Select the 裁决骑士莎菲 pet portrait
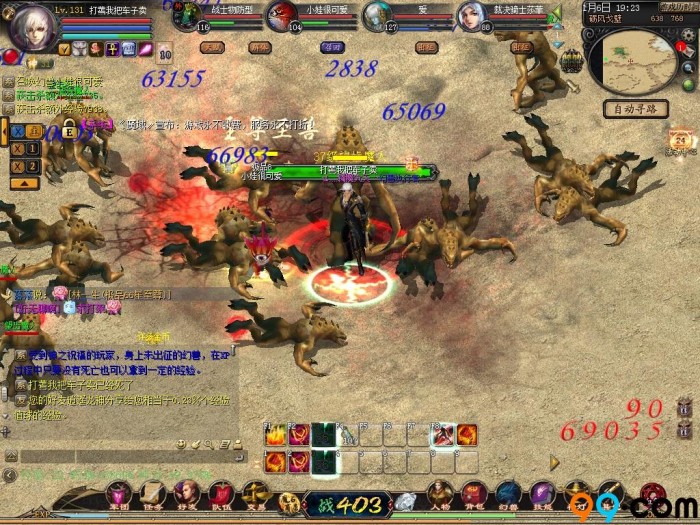Viewport: 700px width, 525px height. [x=472, y=16]
